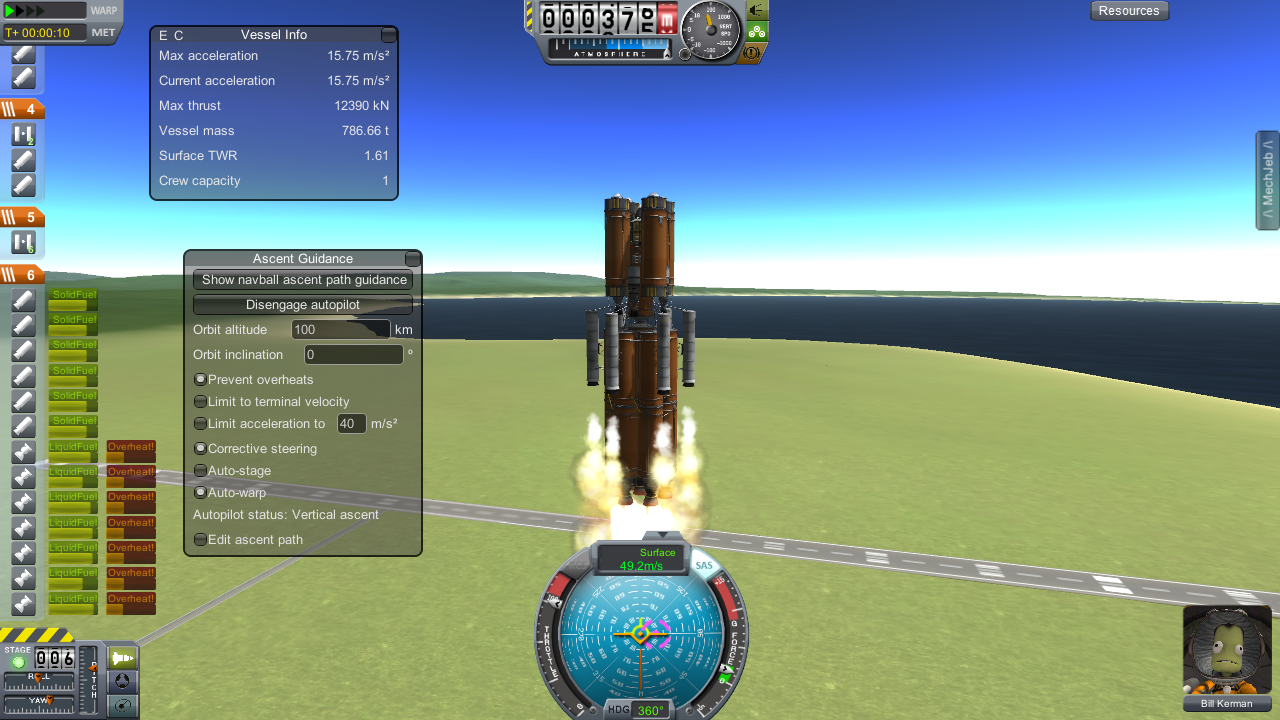Close the Ascent Guidance window
This screenshot has height=720, width=1280.
point(412,259)
